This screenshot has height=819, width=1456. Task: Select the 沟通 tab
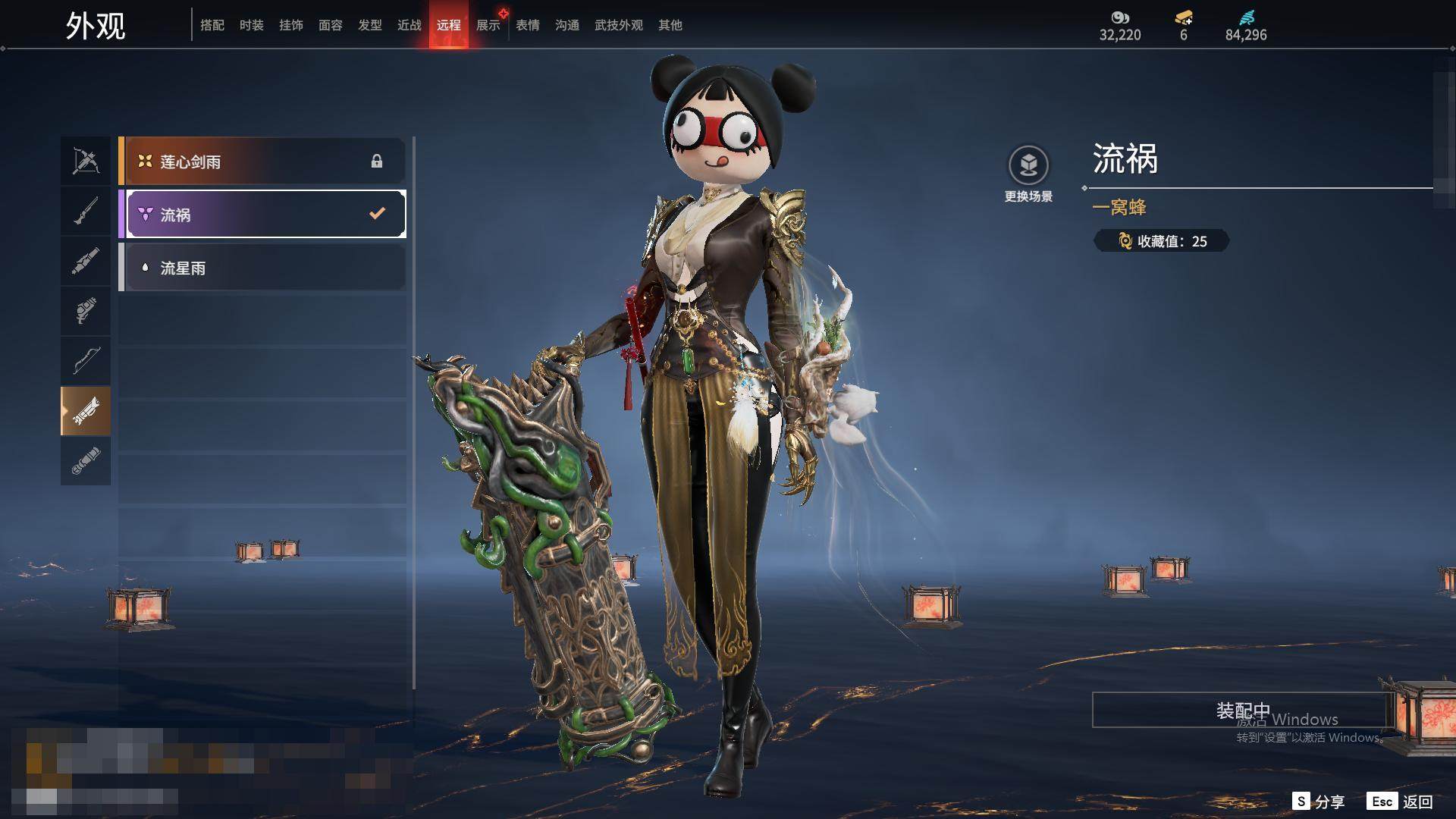click(567, 25)
